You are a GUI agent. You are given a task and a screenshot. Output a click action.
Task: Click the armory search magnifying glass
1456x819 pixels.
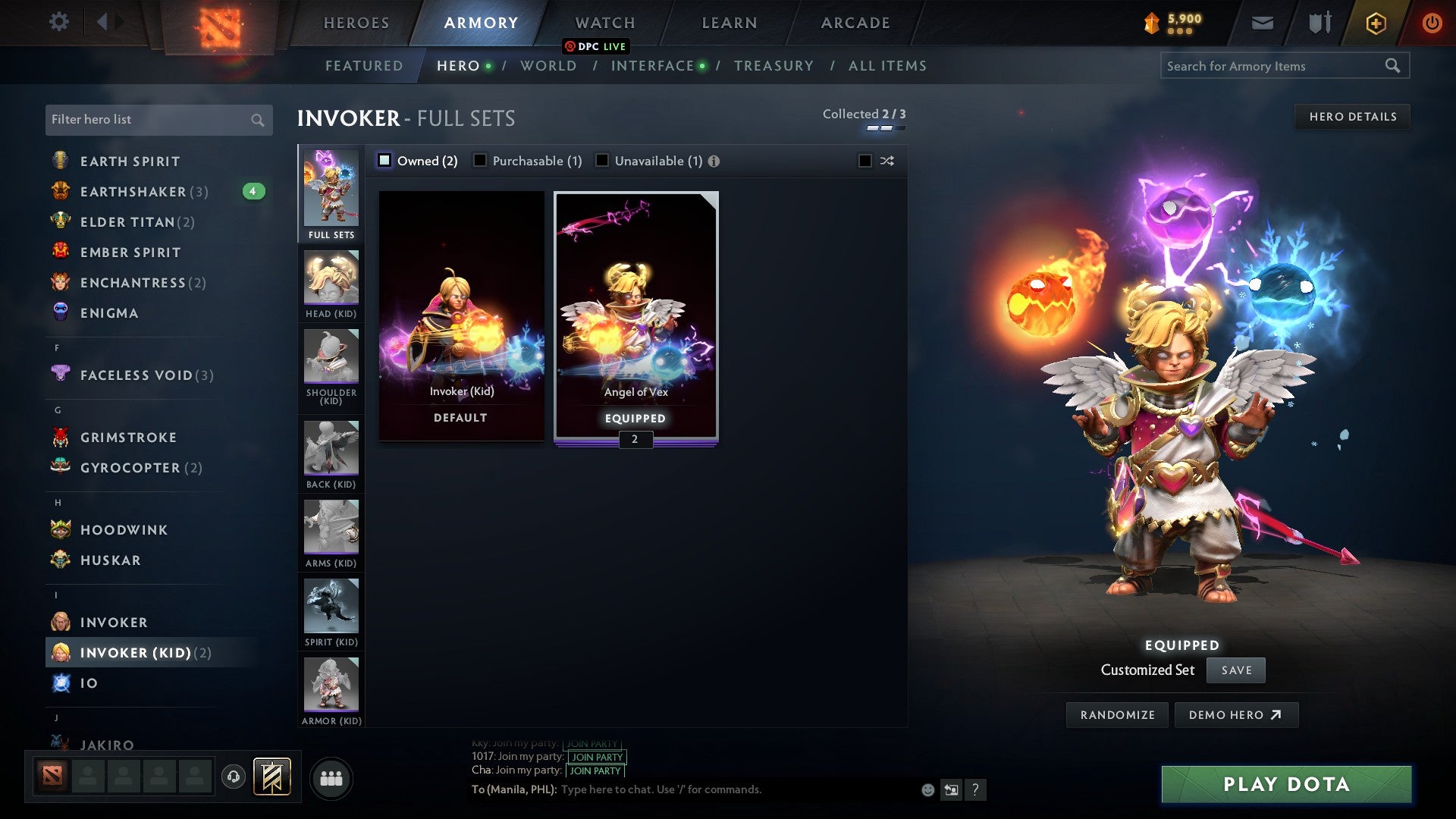pyautogui.click(x=1394, y=66)
